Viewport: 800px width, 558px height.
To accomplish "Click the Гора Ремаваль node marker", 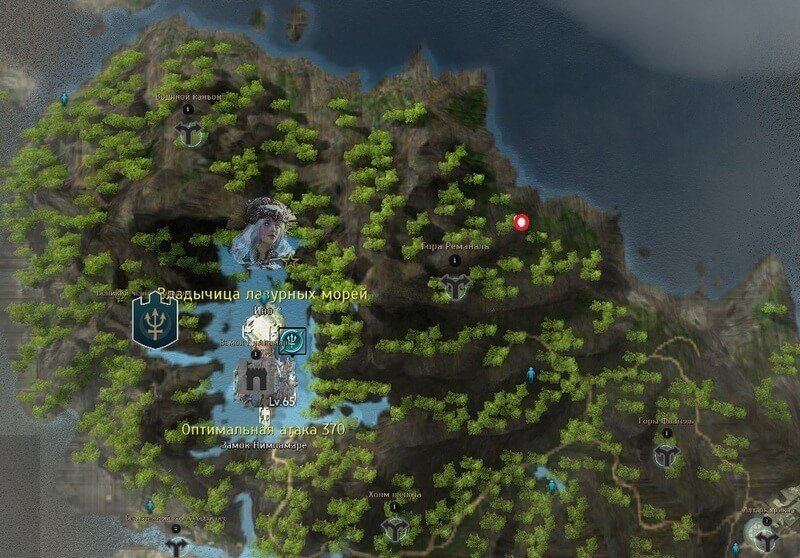I will click(x=456, y=286).
